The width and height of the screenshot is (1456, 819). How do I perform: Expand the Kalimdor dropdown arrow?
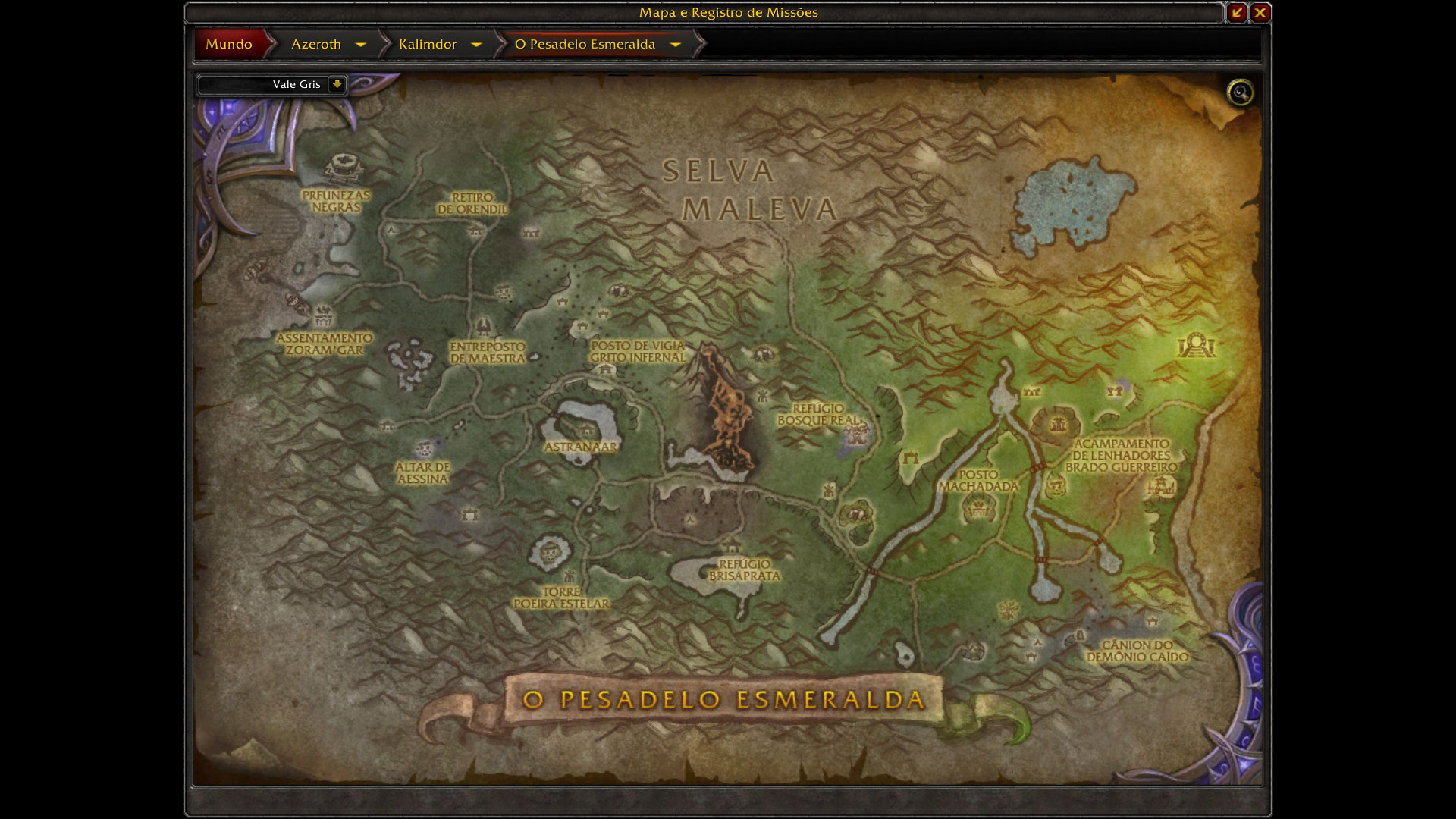click(476, 45)
